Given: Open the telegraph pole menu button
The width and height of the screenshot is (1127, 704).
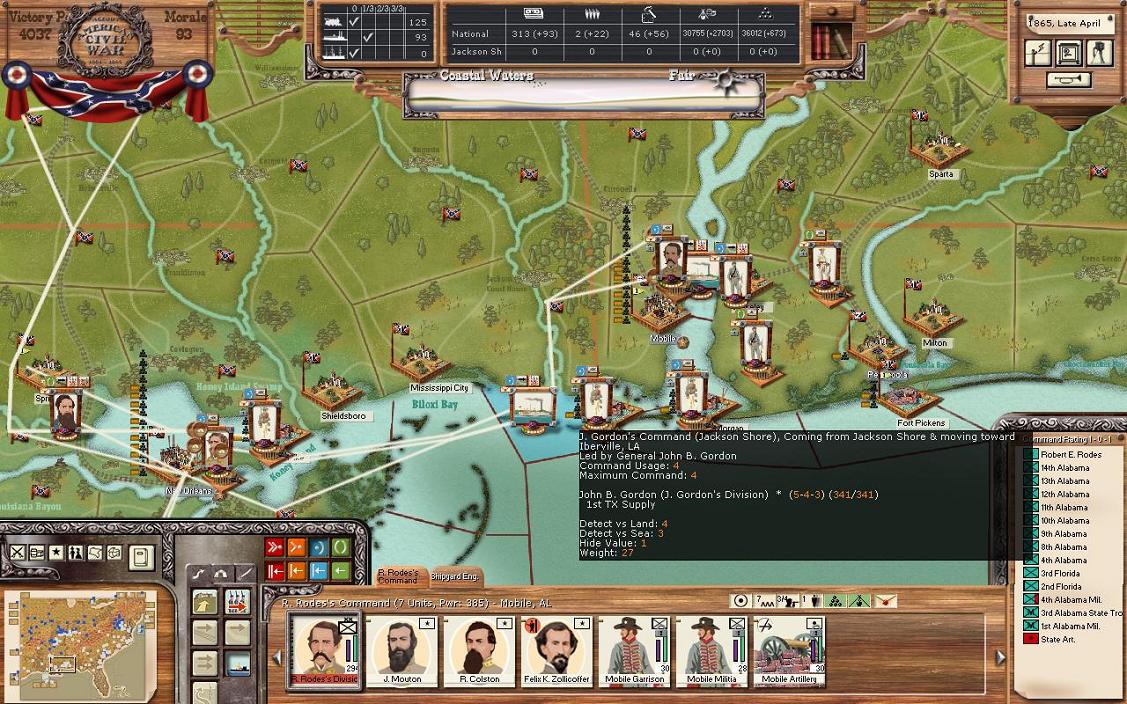Looking at the screenshot, I should (1038, 53).
